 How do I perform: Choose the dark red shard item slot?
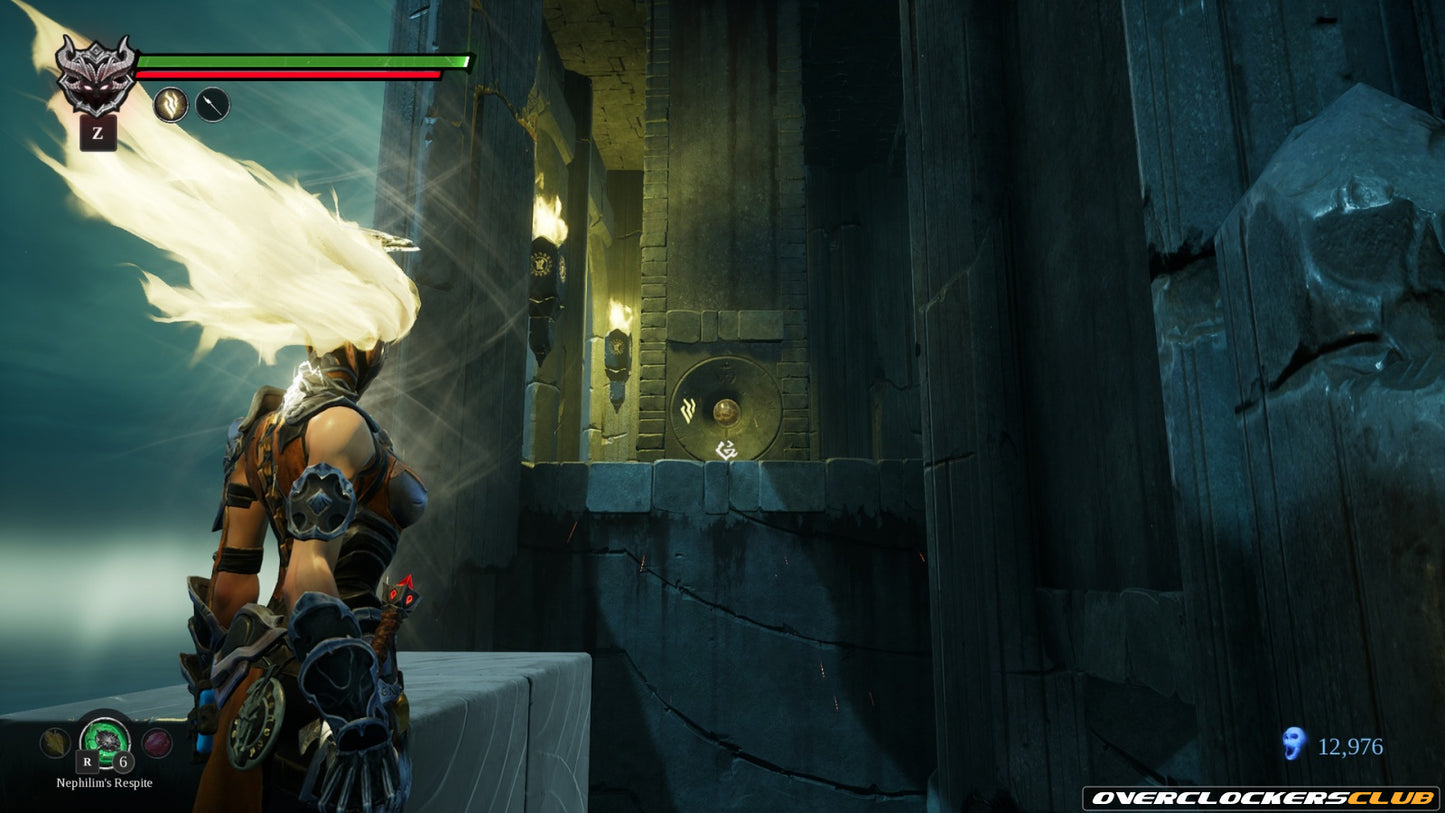pos(157,742)
